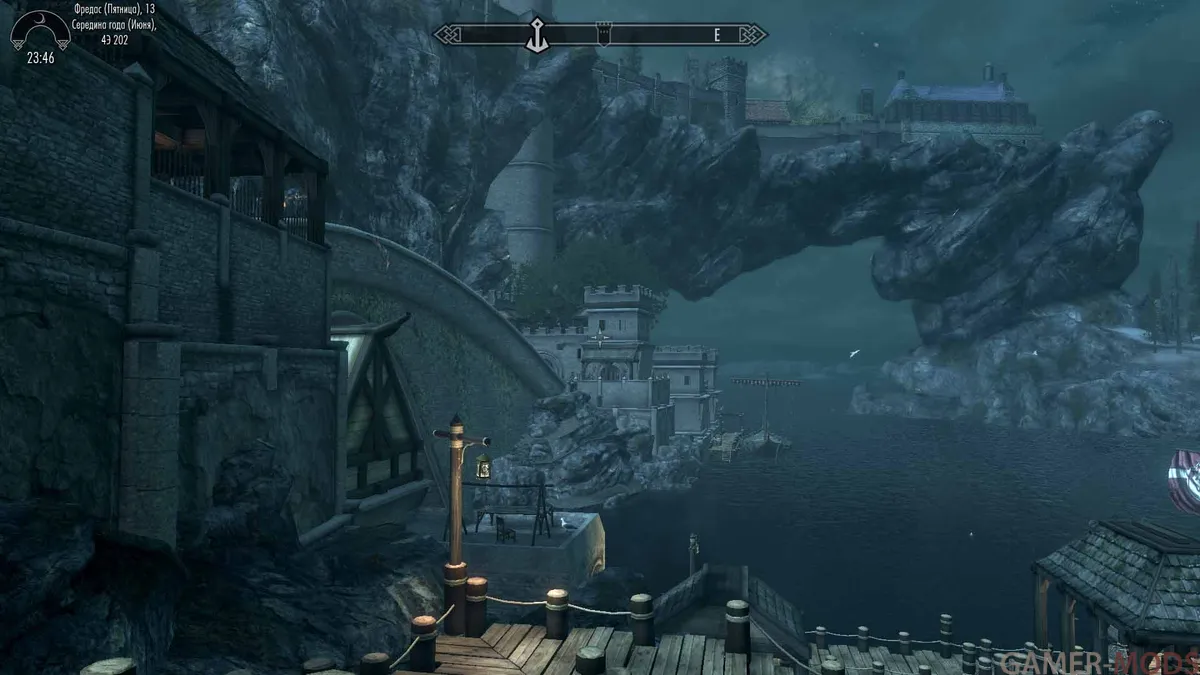Select the castle tower compass marker
1200x675 pixels.
603,34
